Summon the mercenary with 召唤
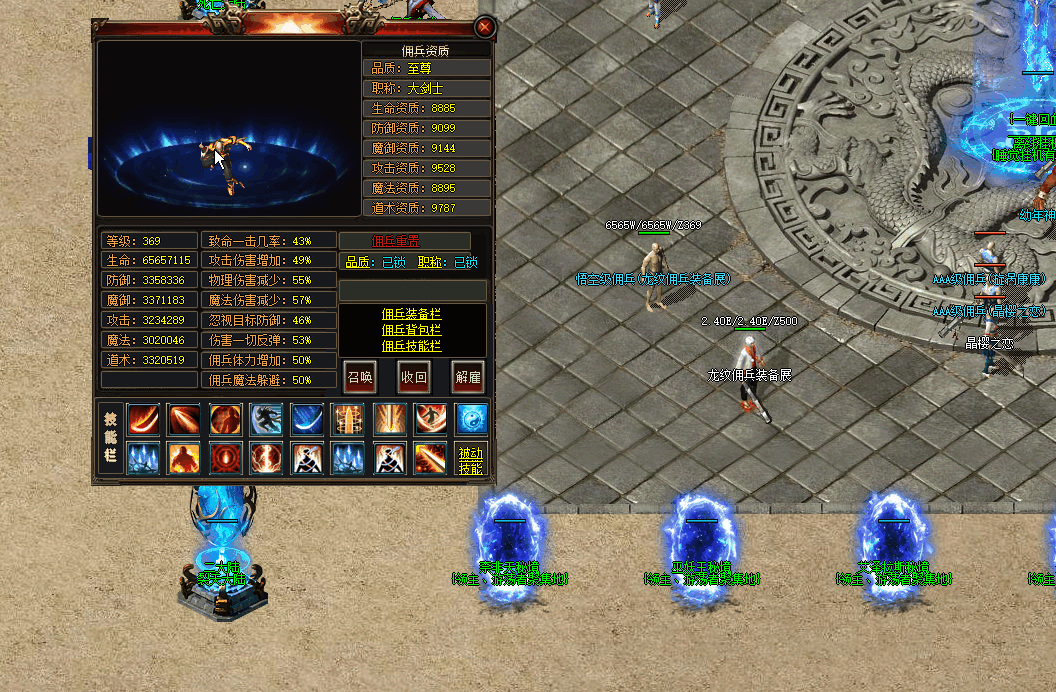Viewport: 1056px width, 692px height. click(x=360, y=377)
